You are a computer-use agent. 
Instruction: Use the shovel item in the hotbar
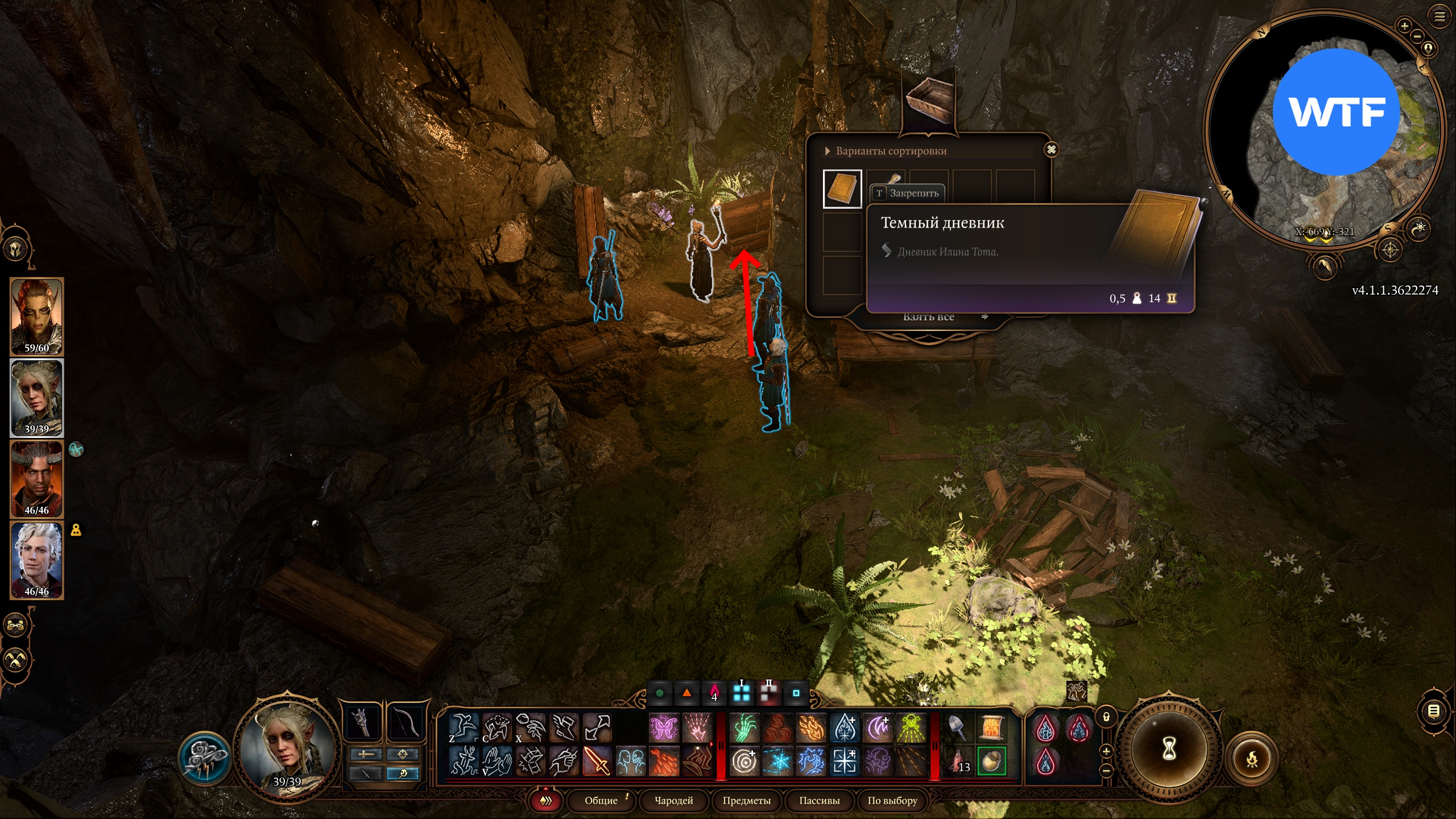pos(957,728)
